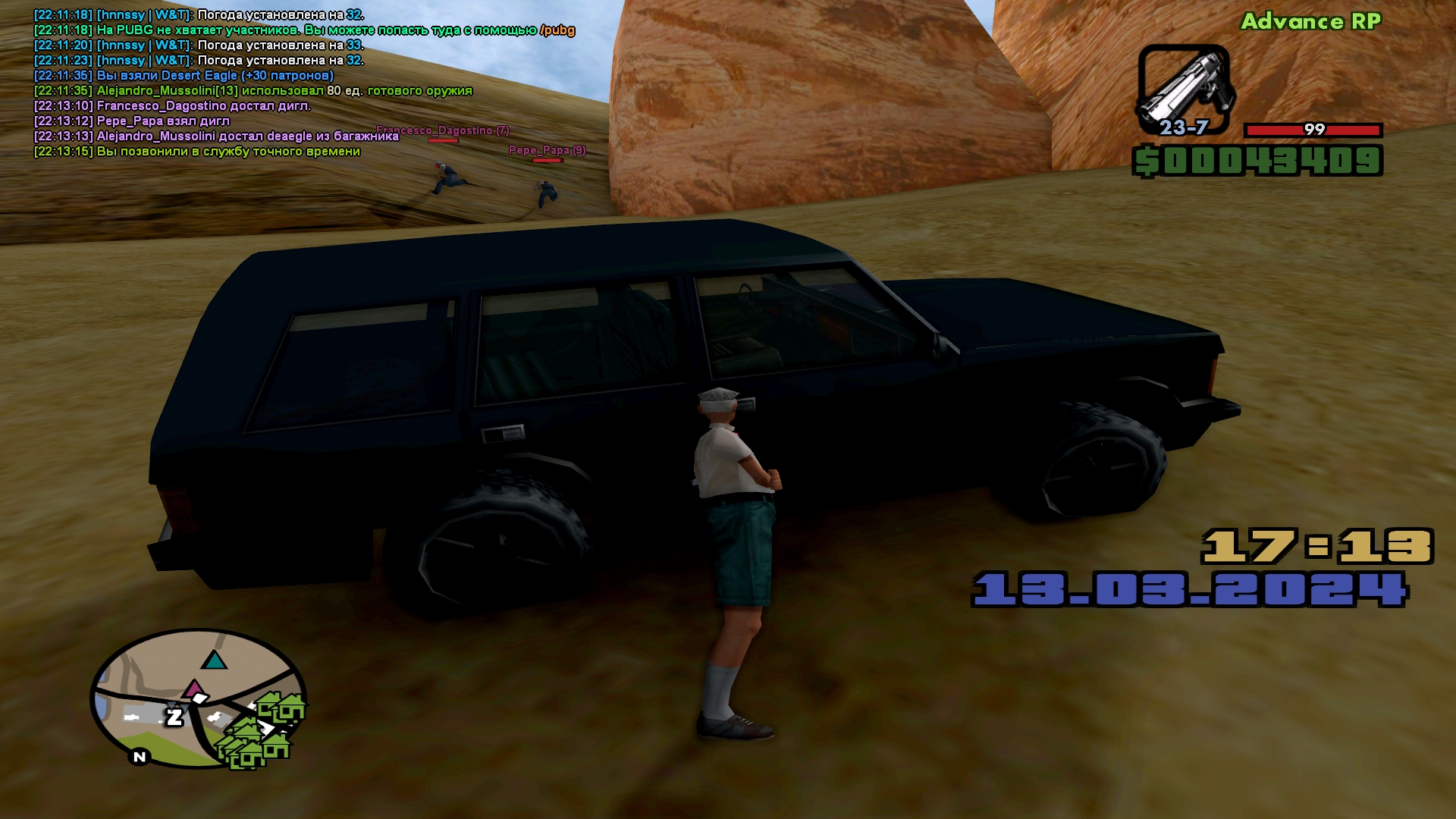
Task: Select the chat line about Desert Eagle pickup
Action: click(x=184, y=75)
